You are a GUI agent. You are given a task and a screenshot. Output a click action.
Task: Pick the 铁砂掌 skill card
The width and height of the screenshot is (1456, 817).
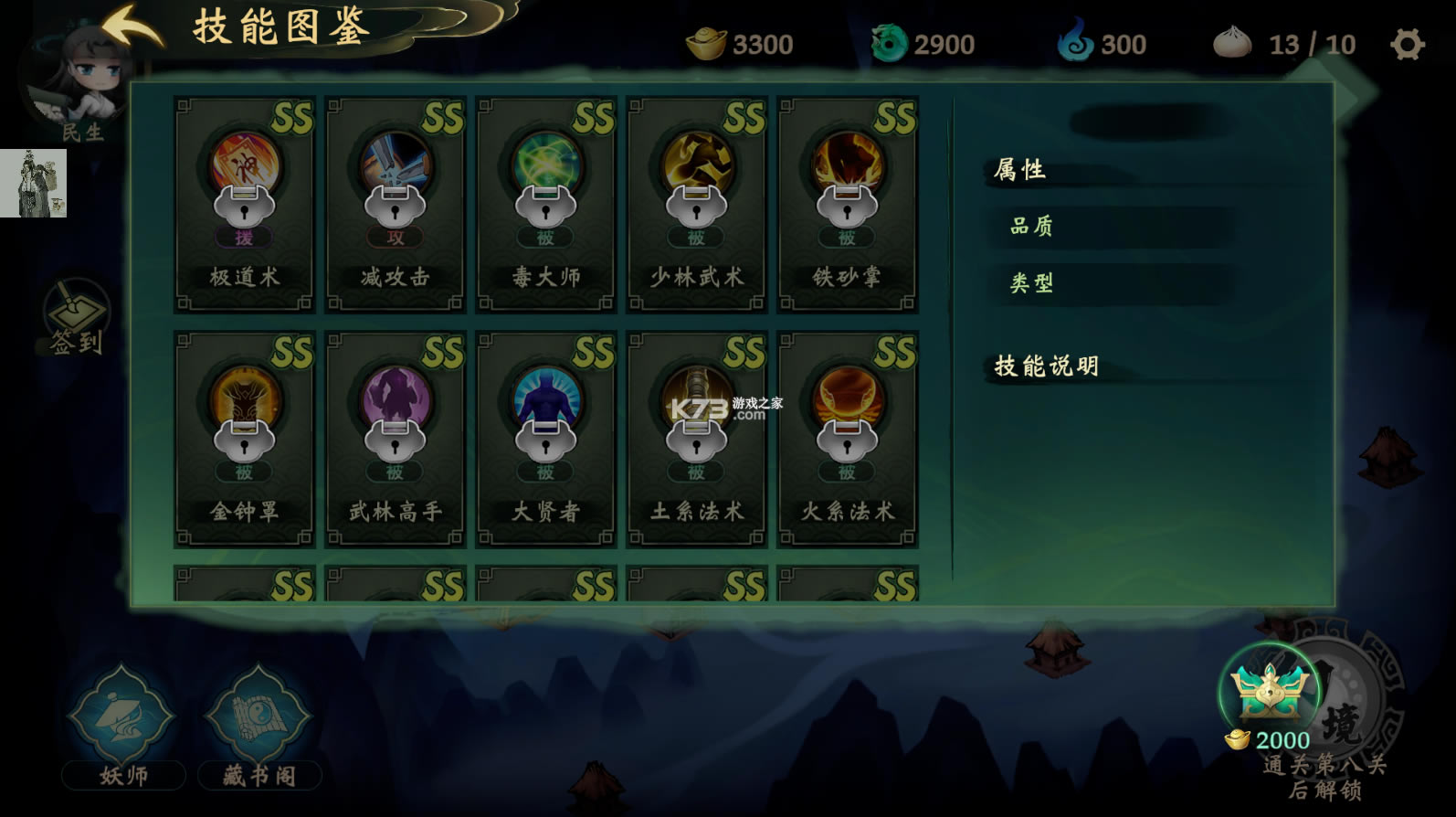(x=848, y=205)
